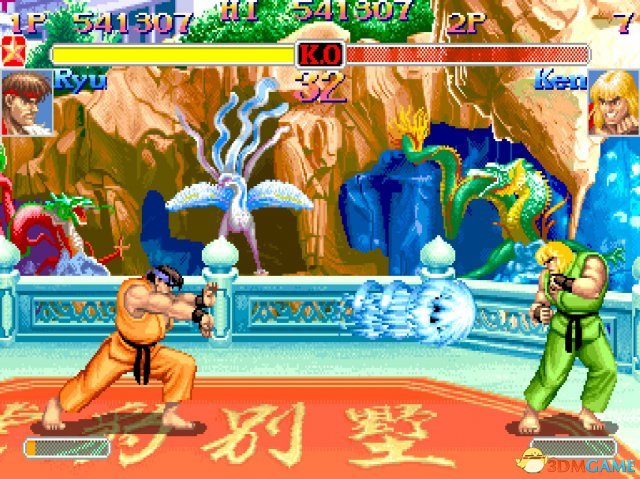Click Ryu's character portrait
Viewport: 640px width, 479px height.
27,102
